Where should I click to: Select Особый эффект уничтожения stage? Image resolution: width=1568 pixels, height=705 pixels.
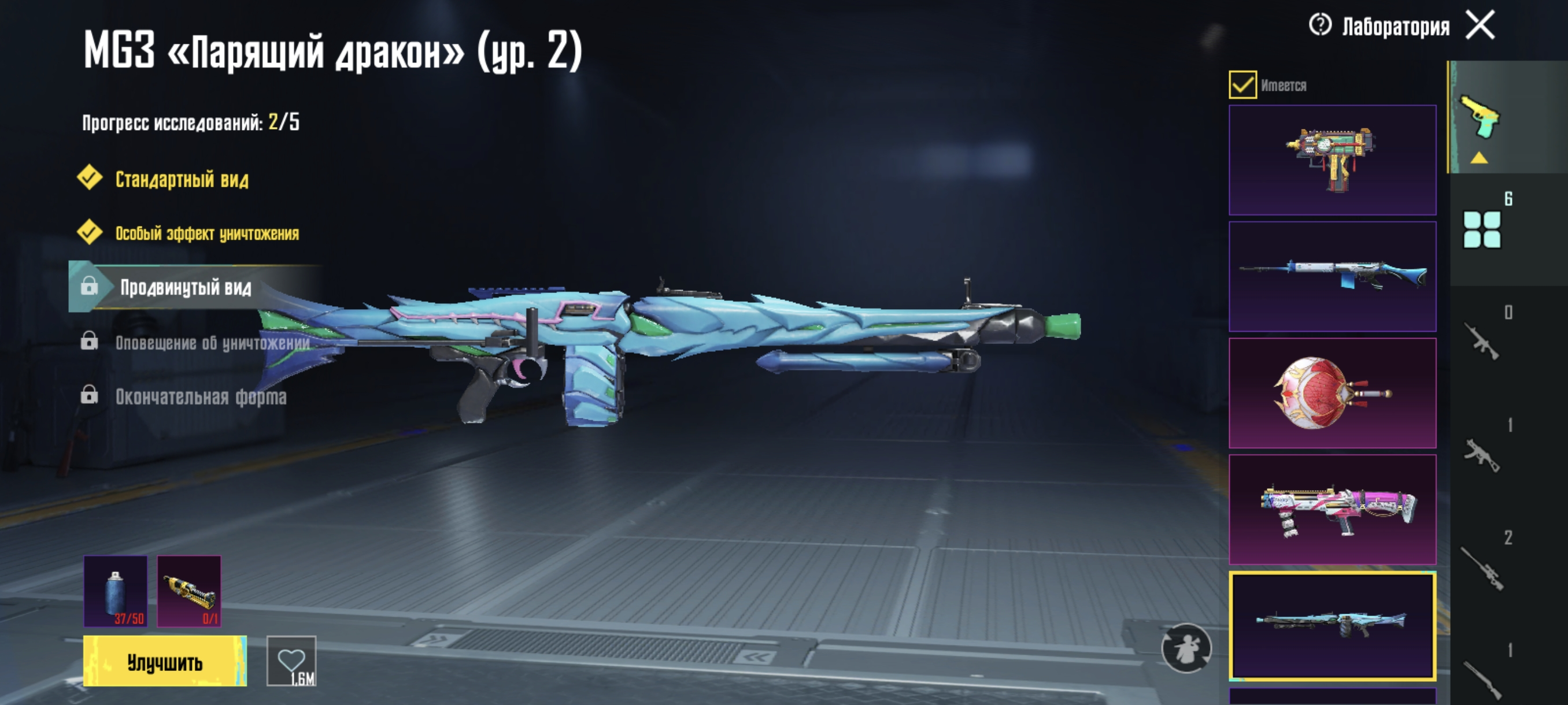tap(206, 233)
